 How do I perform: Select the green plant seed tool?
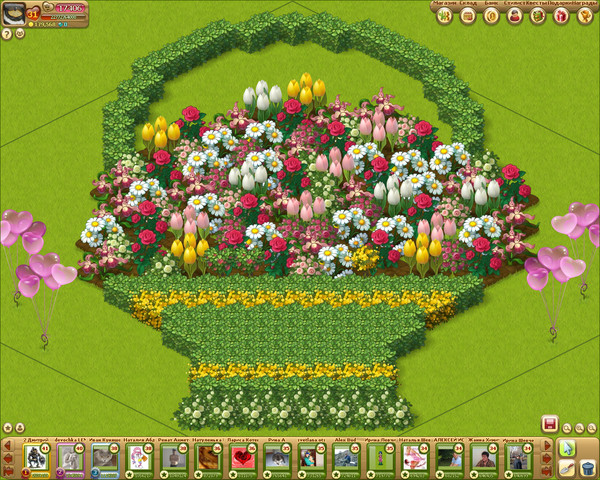click(x=566, y=447)
